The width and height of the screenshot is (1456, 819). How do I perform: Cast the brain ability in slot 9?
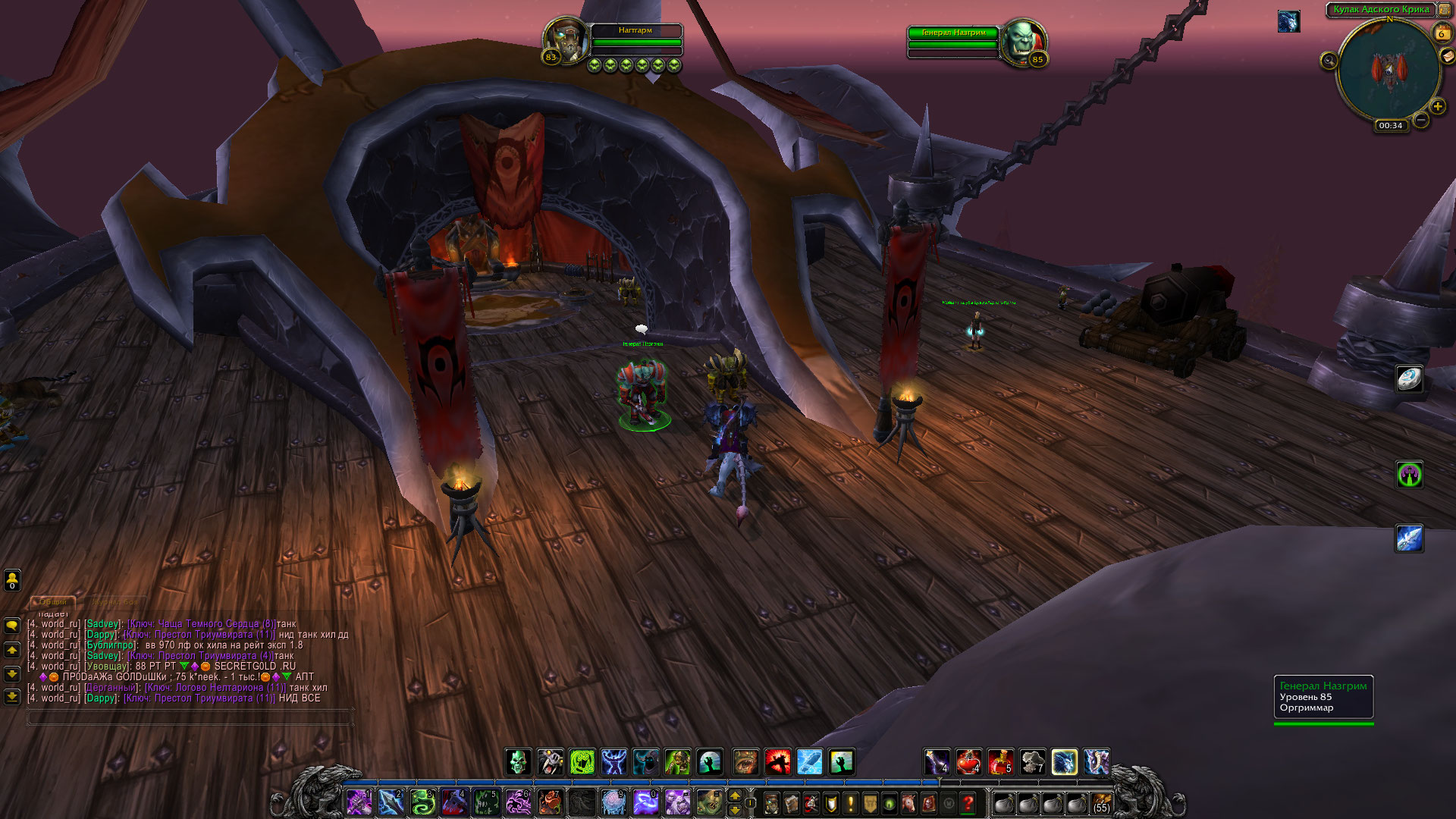click(613, 802)
